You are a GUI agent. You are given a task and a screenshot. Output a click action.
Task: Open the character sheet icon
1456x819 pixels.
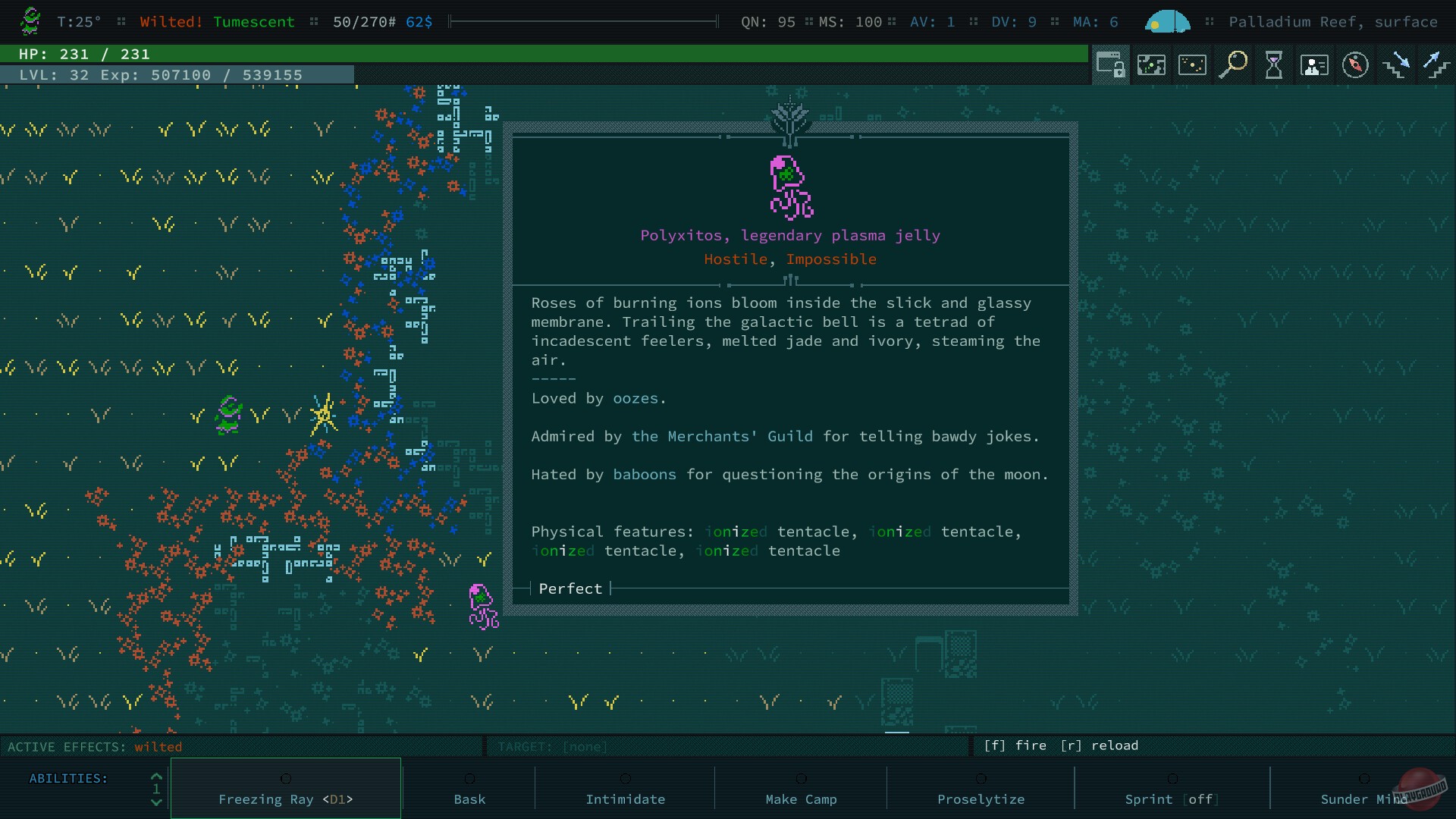(x=1315, y=65)
